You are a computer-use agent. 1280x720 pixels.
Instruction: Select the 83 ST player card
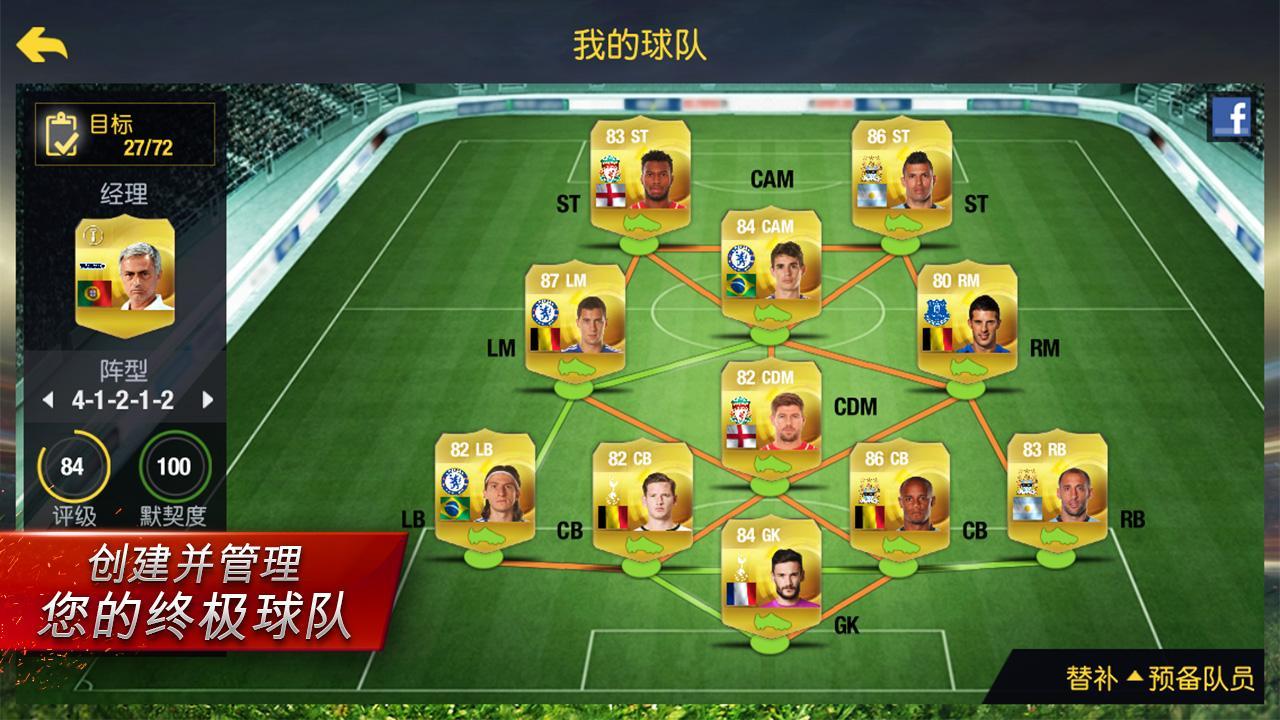point(641,170)
